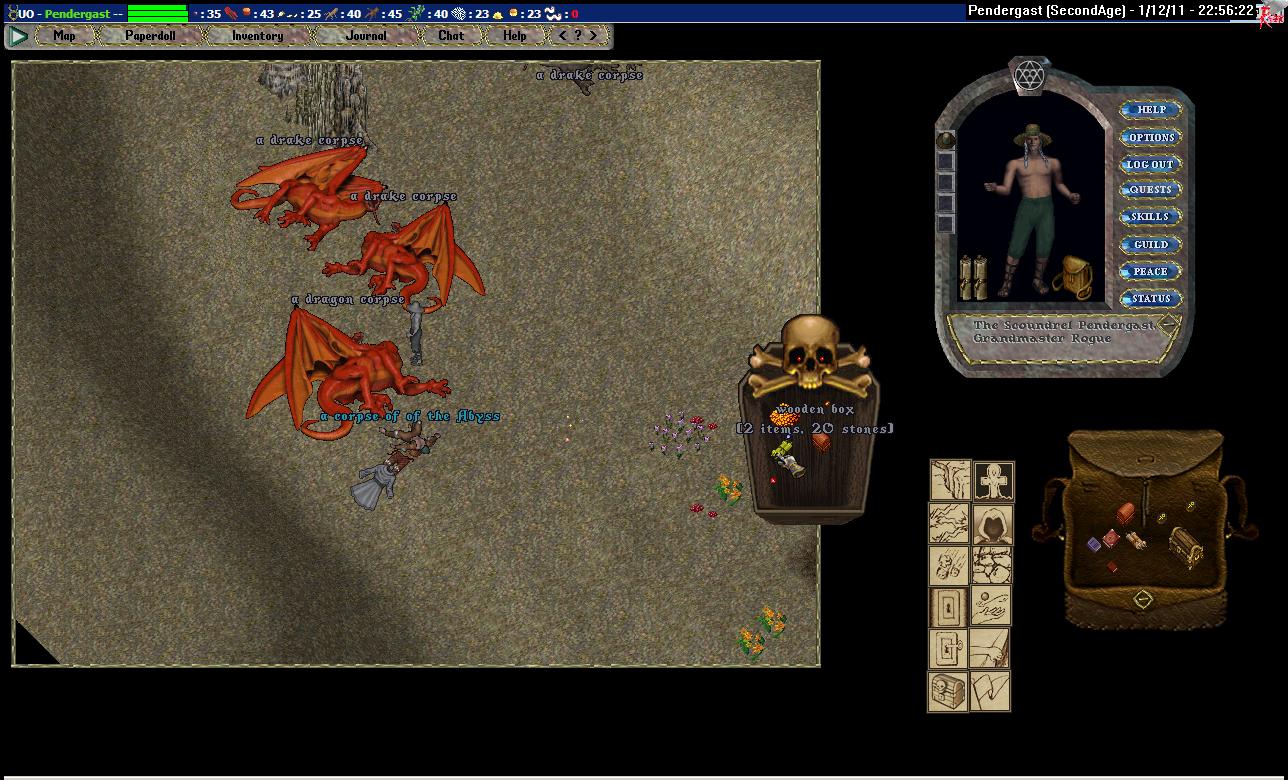Use the keyhole lock skill icon

(x=948, y=607)
